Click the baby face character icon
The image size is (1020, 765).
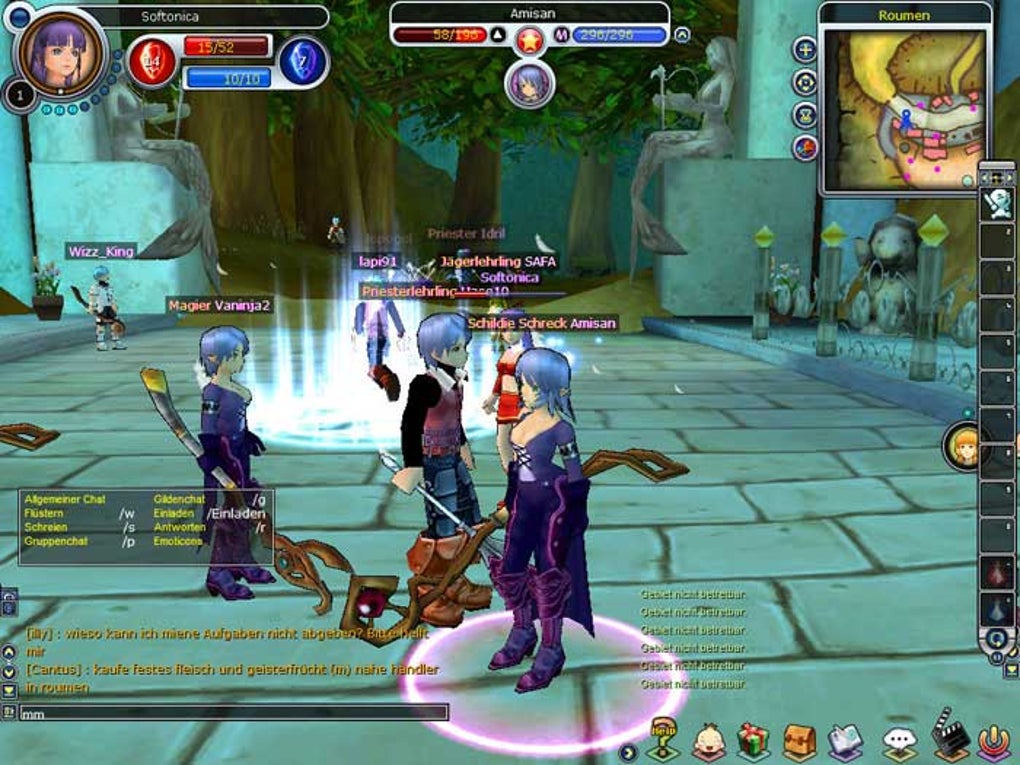(709, 742)
